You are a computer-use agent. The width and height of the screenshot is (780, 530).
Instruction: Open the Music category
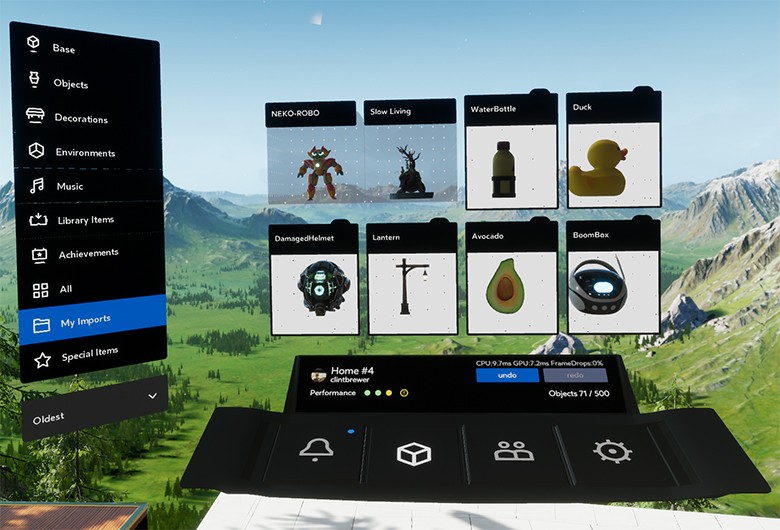[68, 186]
